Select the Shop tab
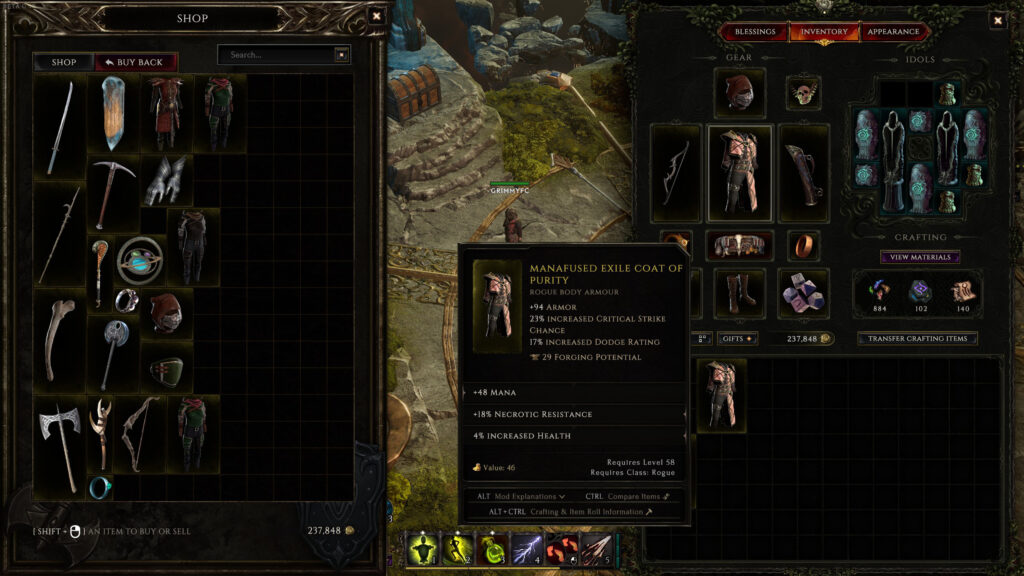 64,62
